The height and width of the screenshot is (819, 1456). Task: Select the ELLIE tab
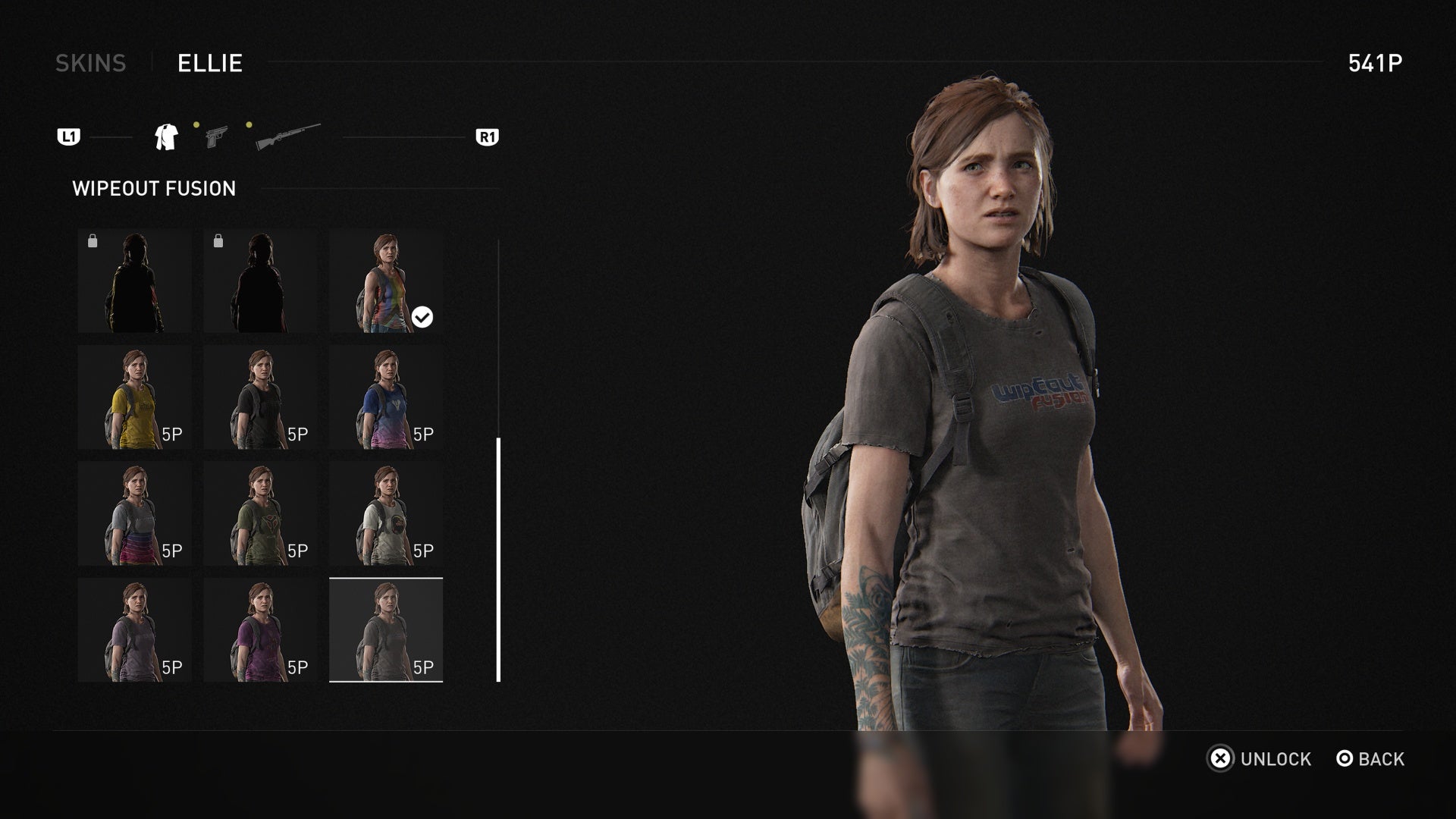209,64
